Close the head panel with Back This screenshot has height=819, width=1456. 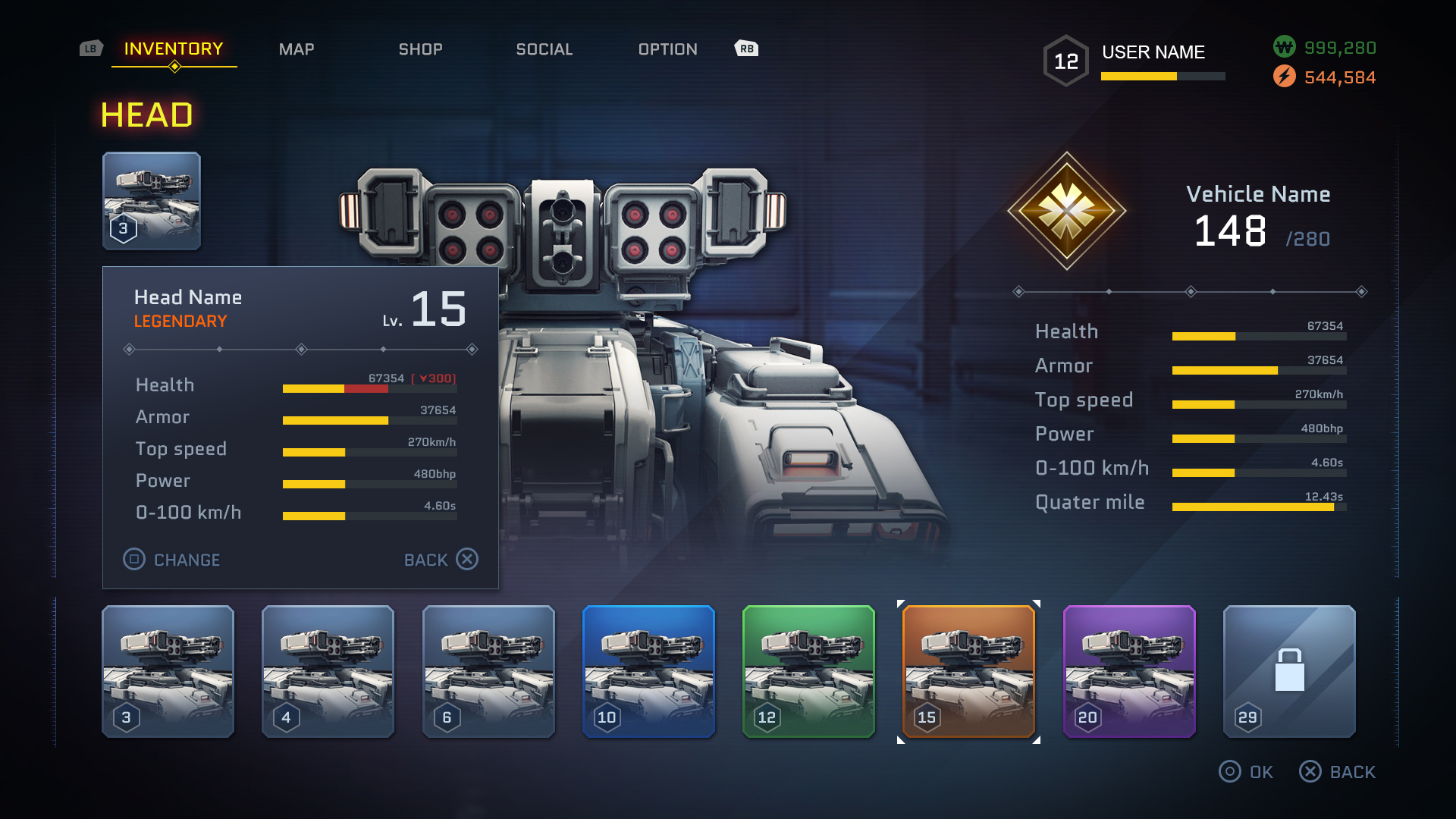pyautogui.click(x=441, y=560)
